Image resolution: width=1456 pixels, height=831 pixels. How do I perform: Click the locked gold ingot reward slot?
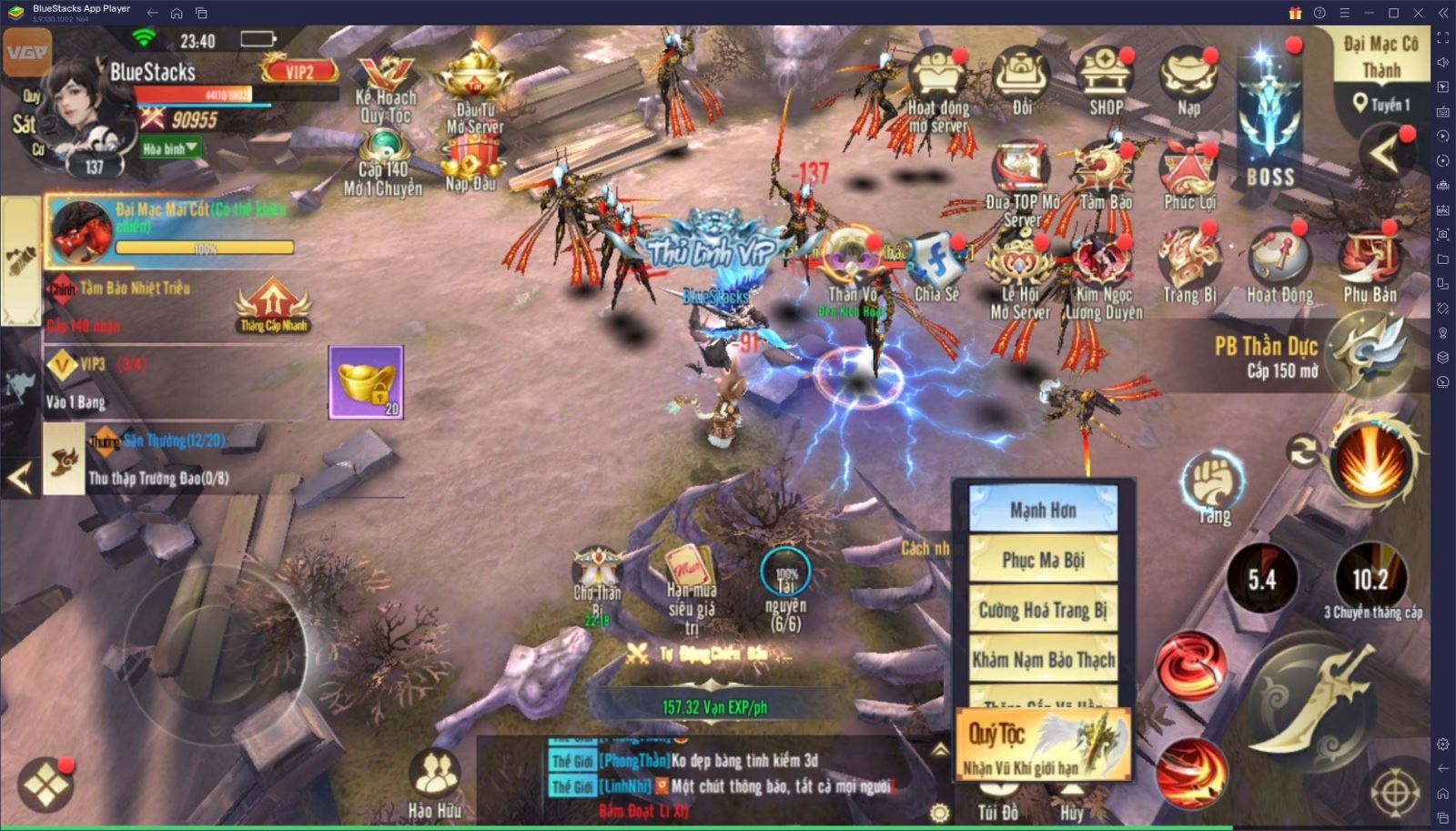pos(366,382)
